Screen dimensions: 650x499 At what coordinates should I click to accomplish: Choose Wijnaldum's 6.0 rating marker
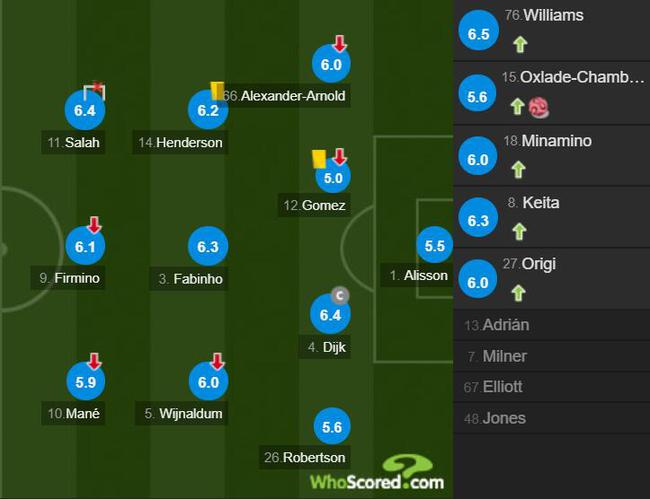pos(208,381)
